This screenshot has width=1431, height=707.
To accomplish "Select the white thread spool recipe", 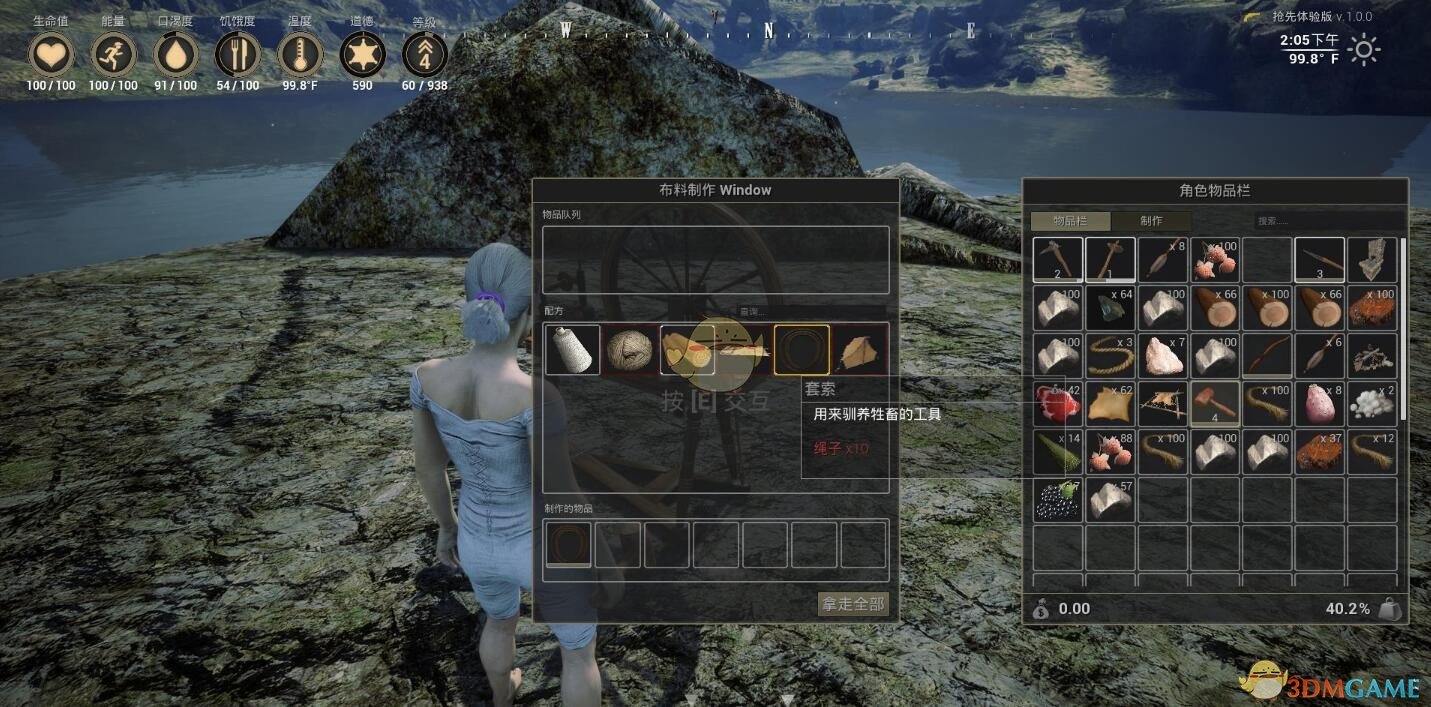I will tap(573, 350).
